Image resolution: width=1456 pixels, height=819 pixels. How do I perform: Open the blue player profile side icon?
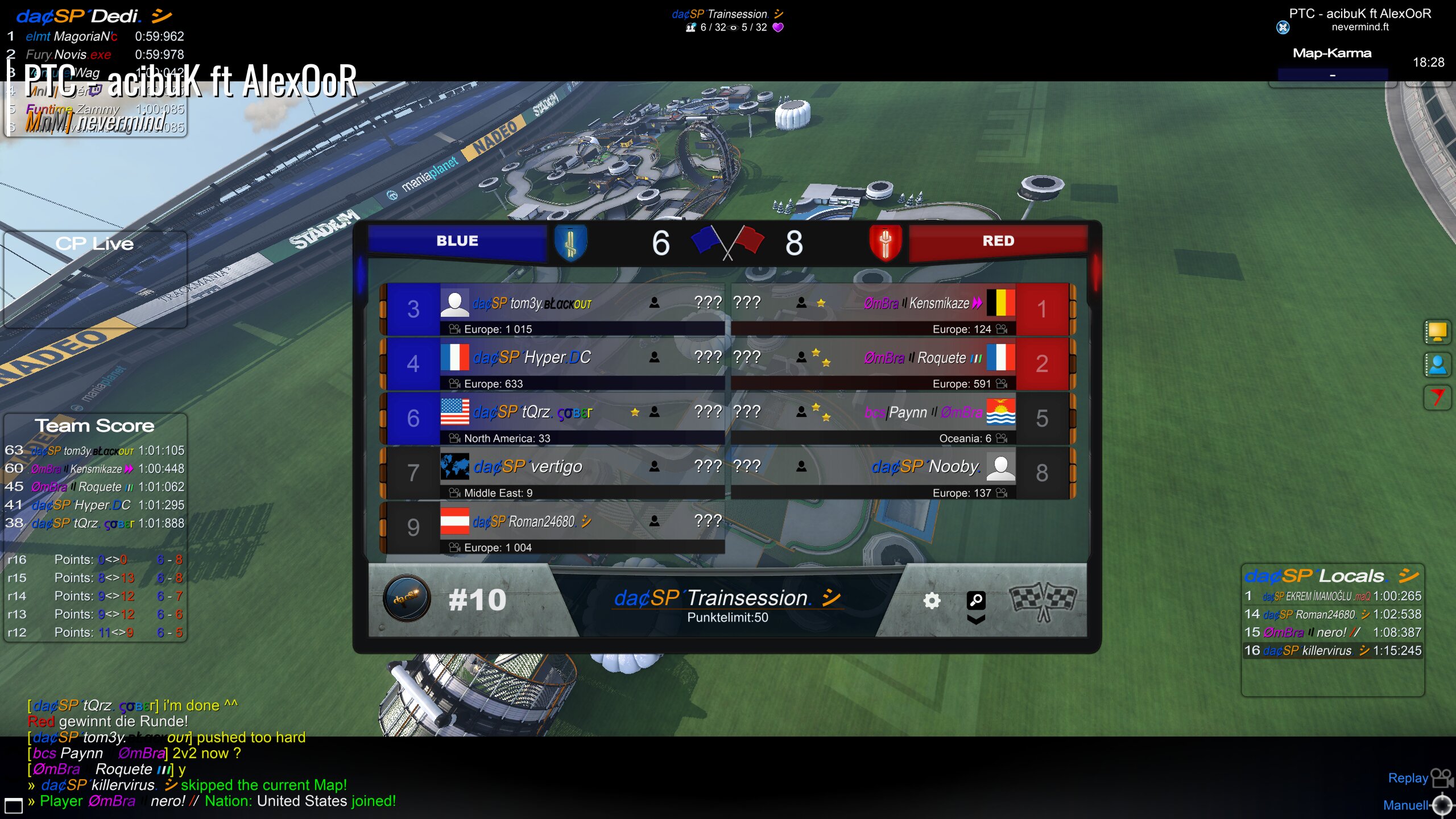(x=1437, y=365)
